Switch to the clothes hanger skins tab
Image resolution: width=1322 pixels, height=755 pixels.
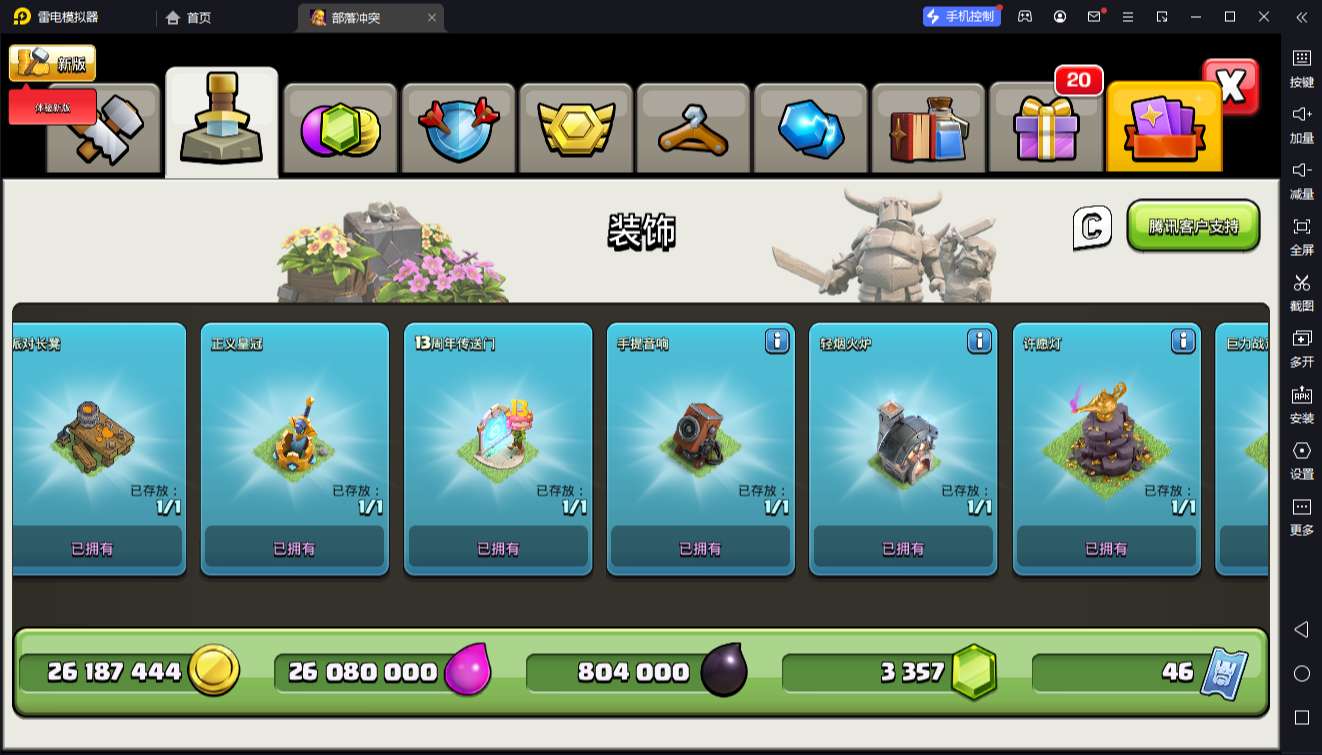[x=693, y=129]
